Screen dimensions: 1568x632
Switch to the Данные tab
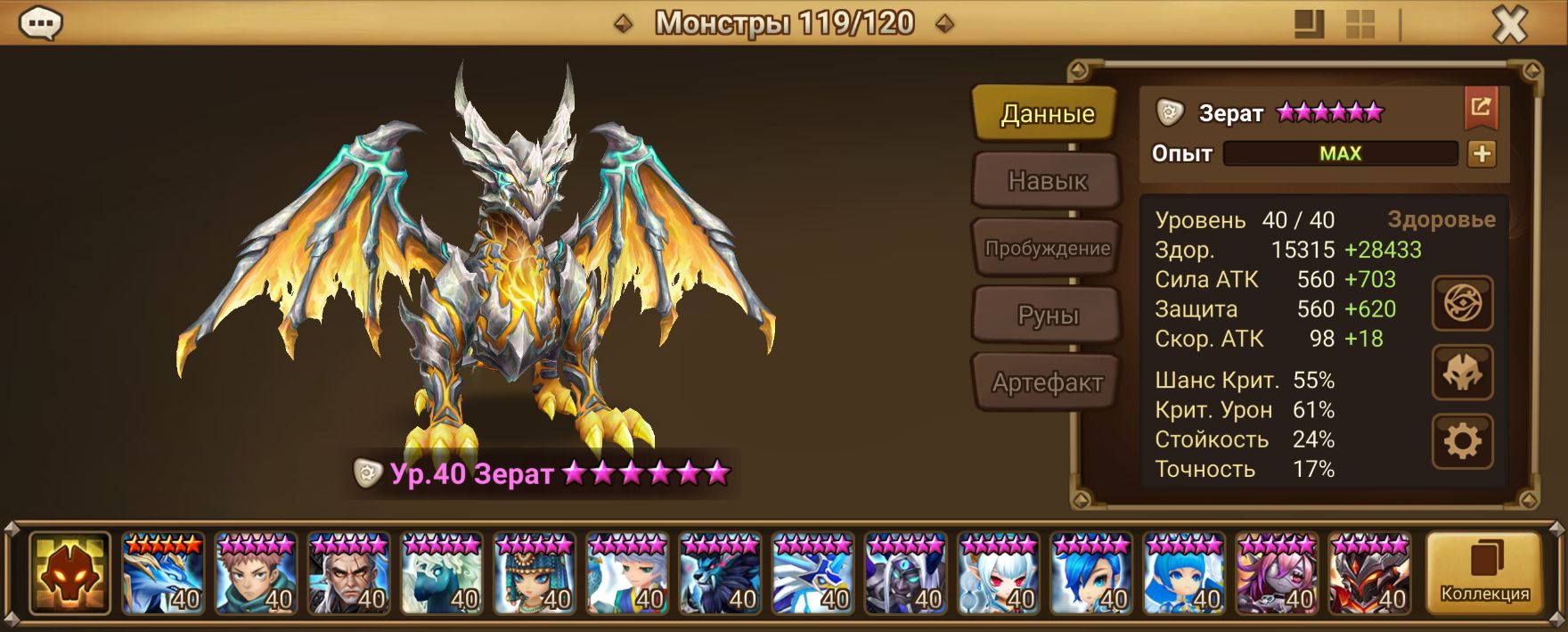click(1046, 114)
